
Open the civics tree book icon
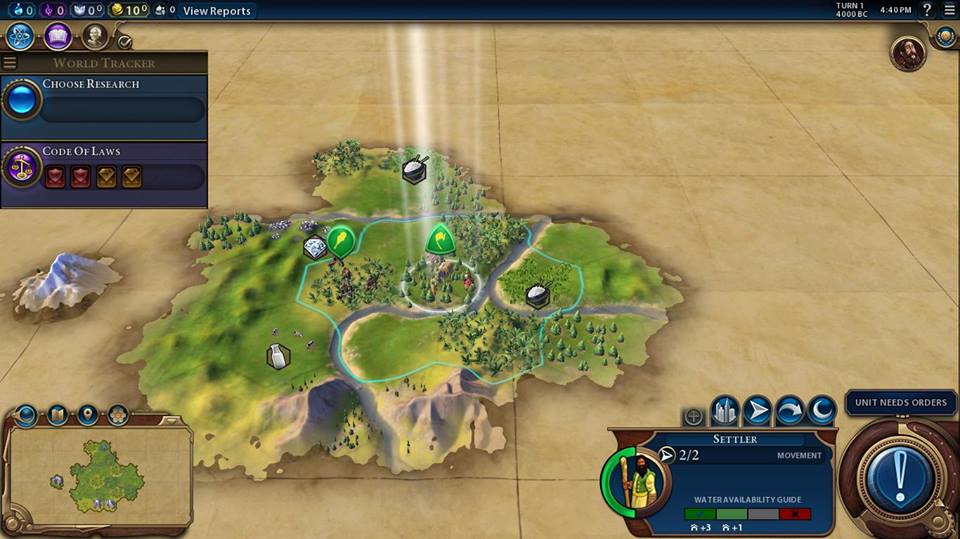(58, 37)
